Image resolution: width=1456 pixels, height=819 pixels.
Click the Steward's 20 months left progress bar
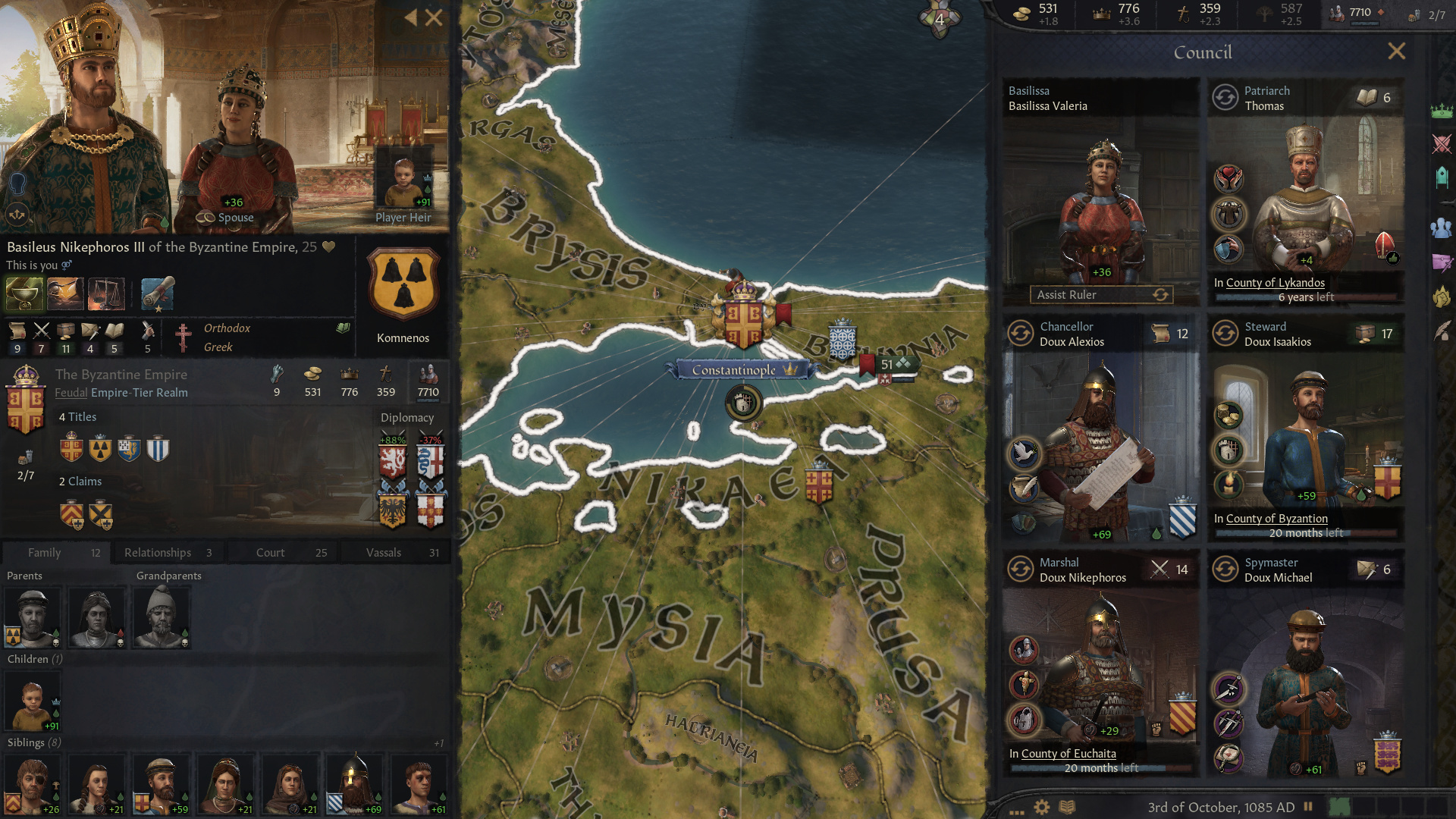(x=1305, y=532)
